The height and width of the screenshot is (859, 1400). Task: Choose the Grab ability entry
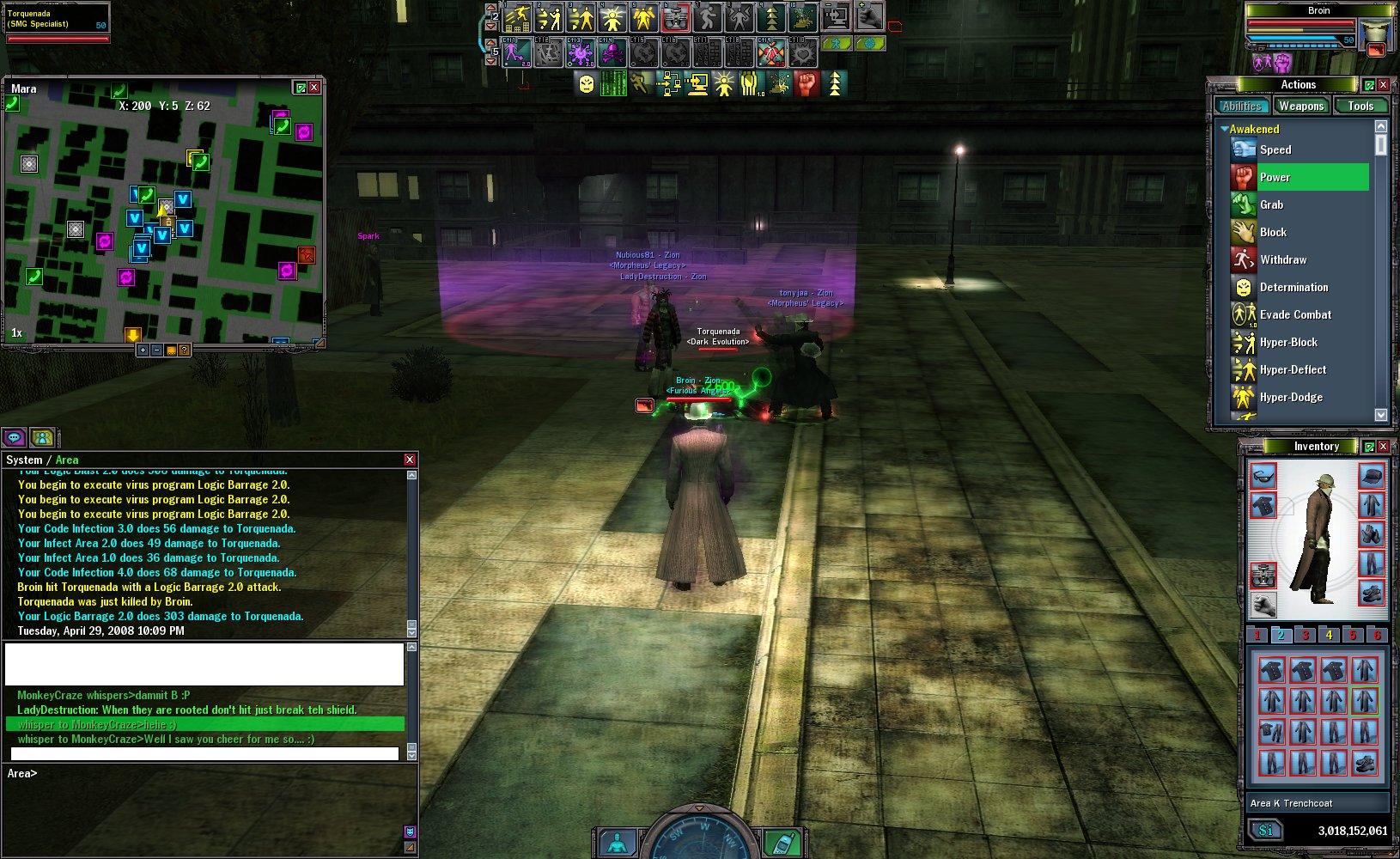[1271, 204]
